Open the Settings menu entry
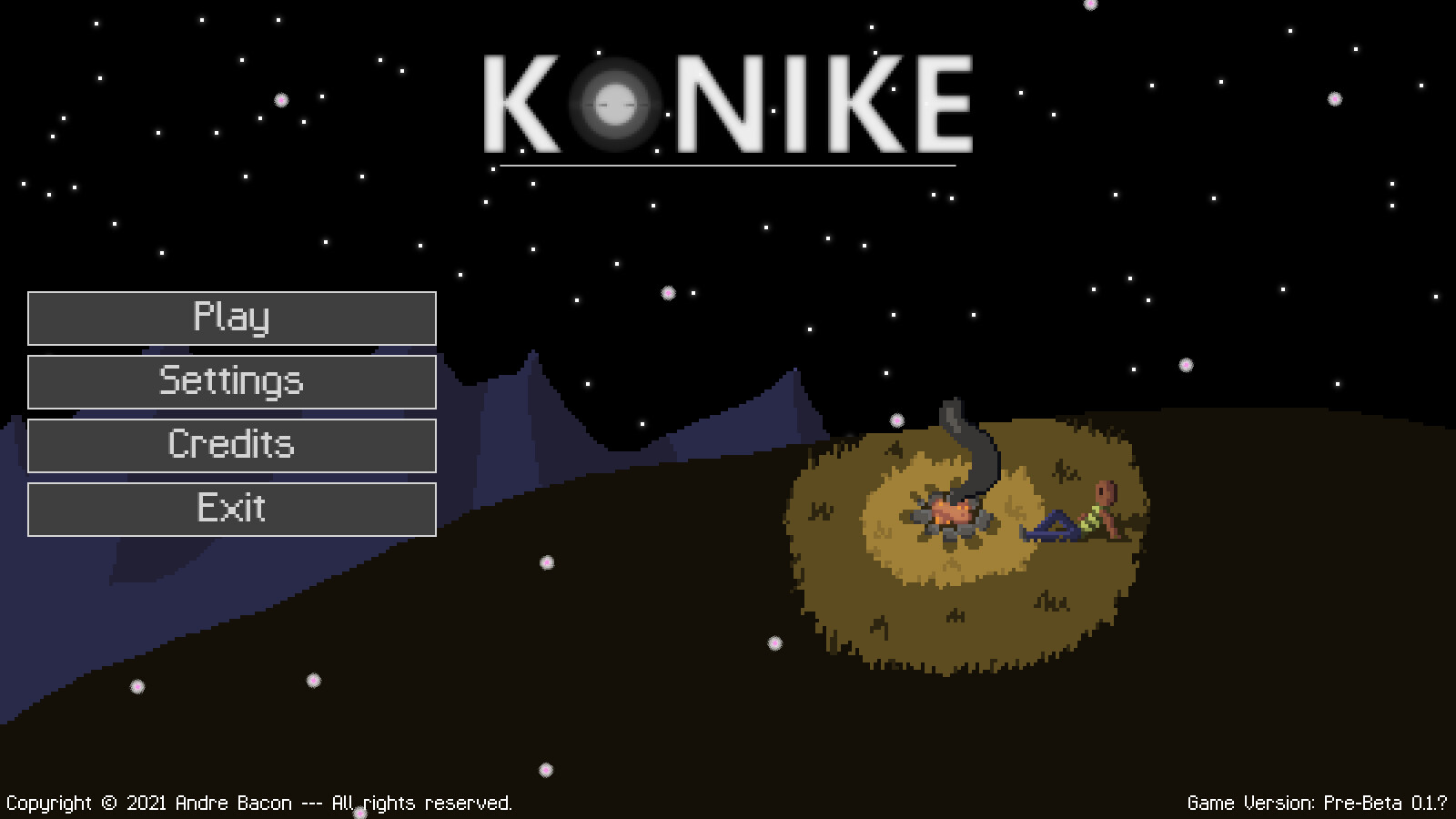The width and height of the screenshot is (1456, 819). (x=232, y=382)
